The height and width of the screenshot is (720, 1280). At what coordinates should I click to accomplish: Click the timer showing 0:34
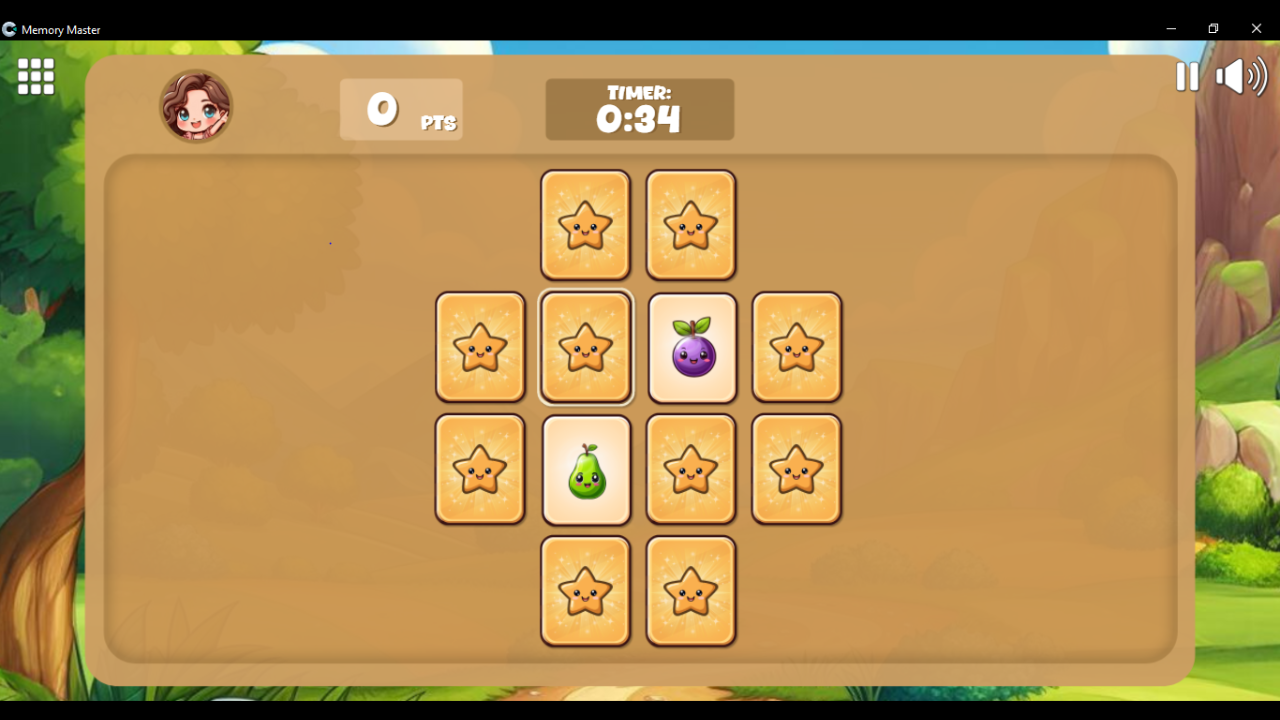coord(640,109)
